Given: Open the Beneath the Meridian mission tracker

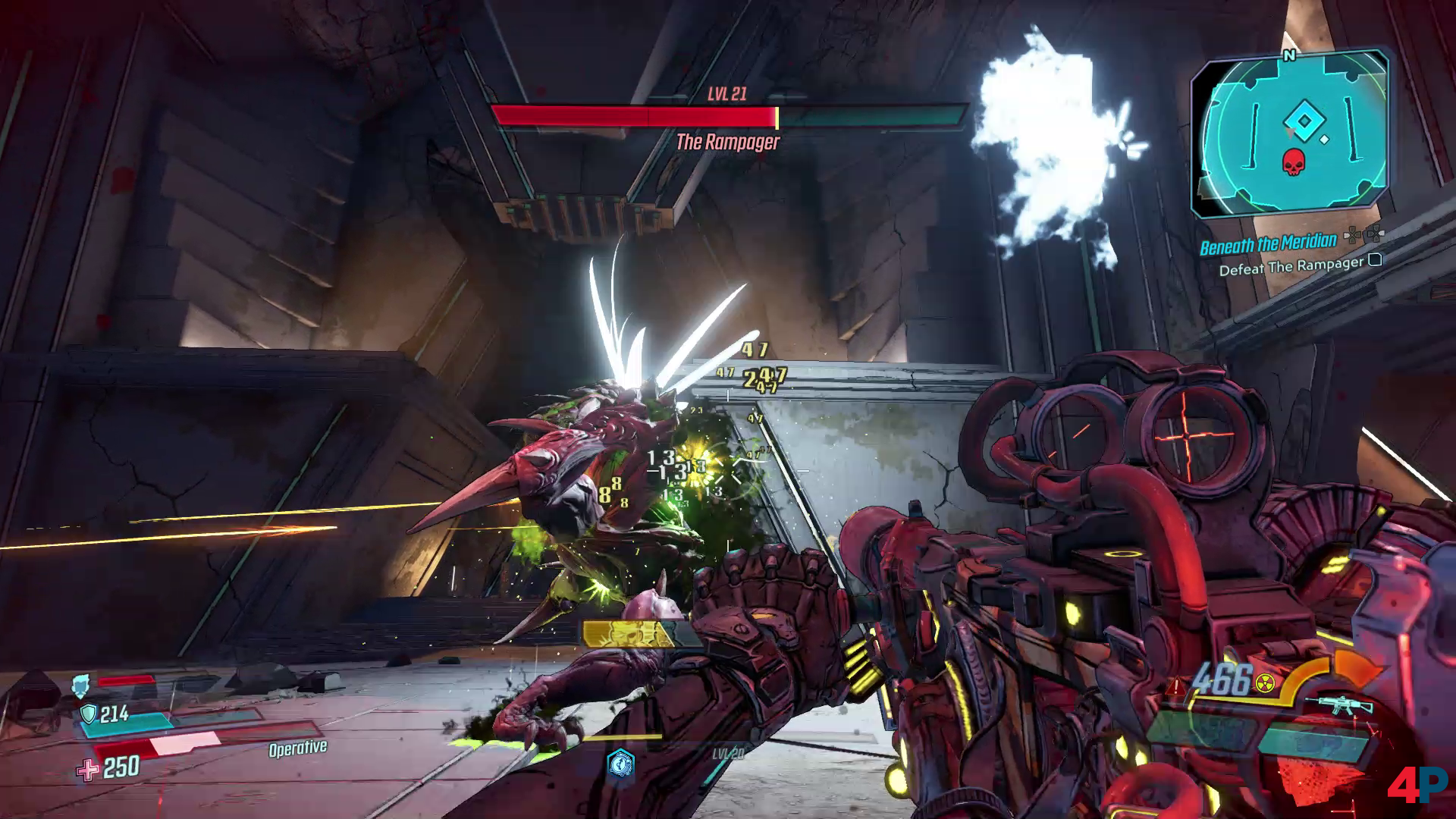Looking at the screenshot, I should click(1268, 244).
